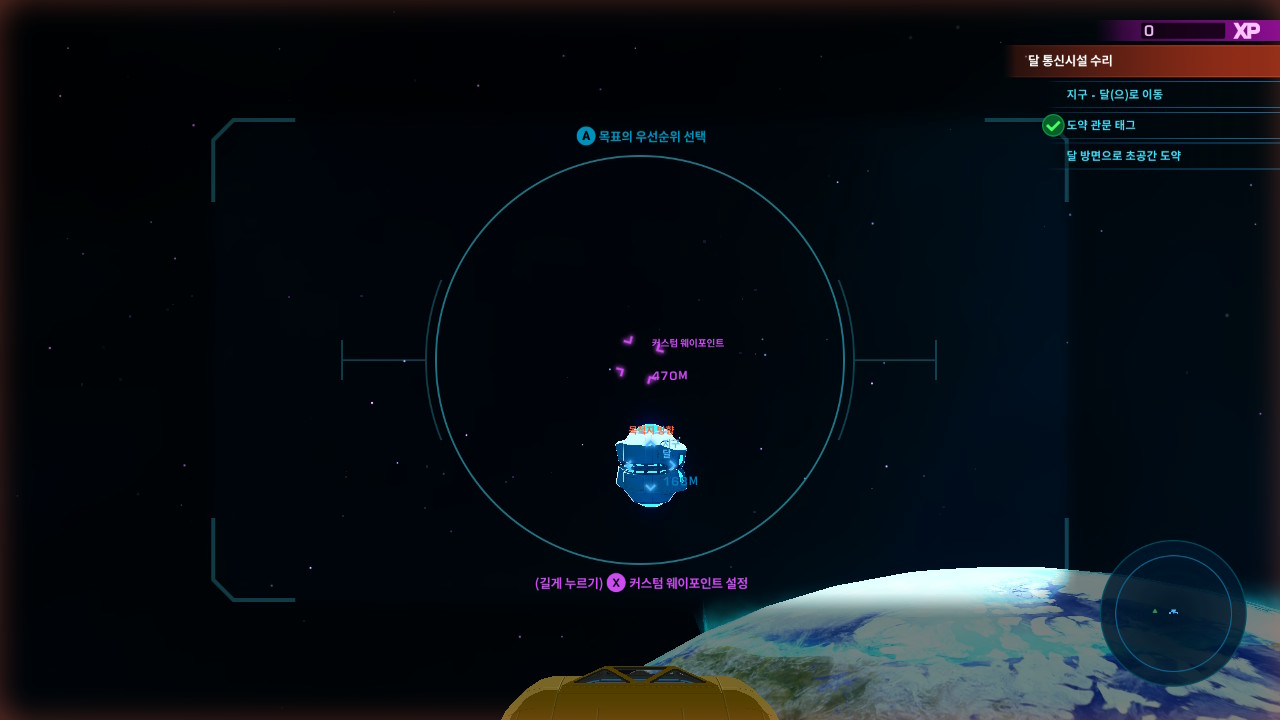Toggle the green checkmark on 도약 관문 태그
This screenshot has height=720, width=1280.
pyautogui.click(x=1053, y=125)
